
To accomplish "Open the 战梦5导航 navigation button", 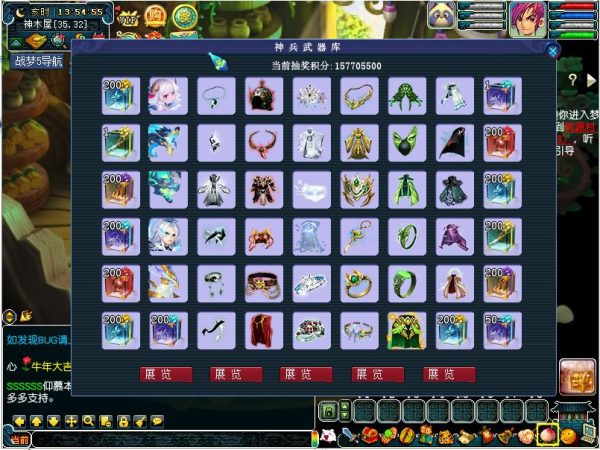I will (x=38, y=61).
